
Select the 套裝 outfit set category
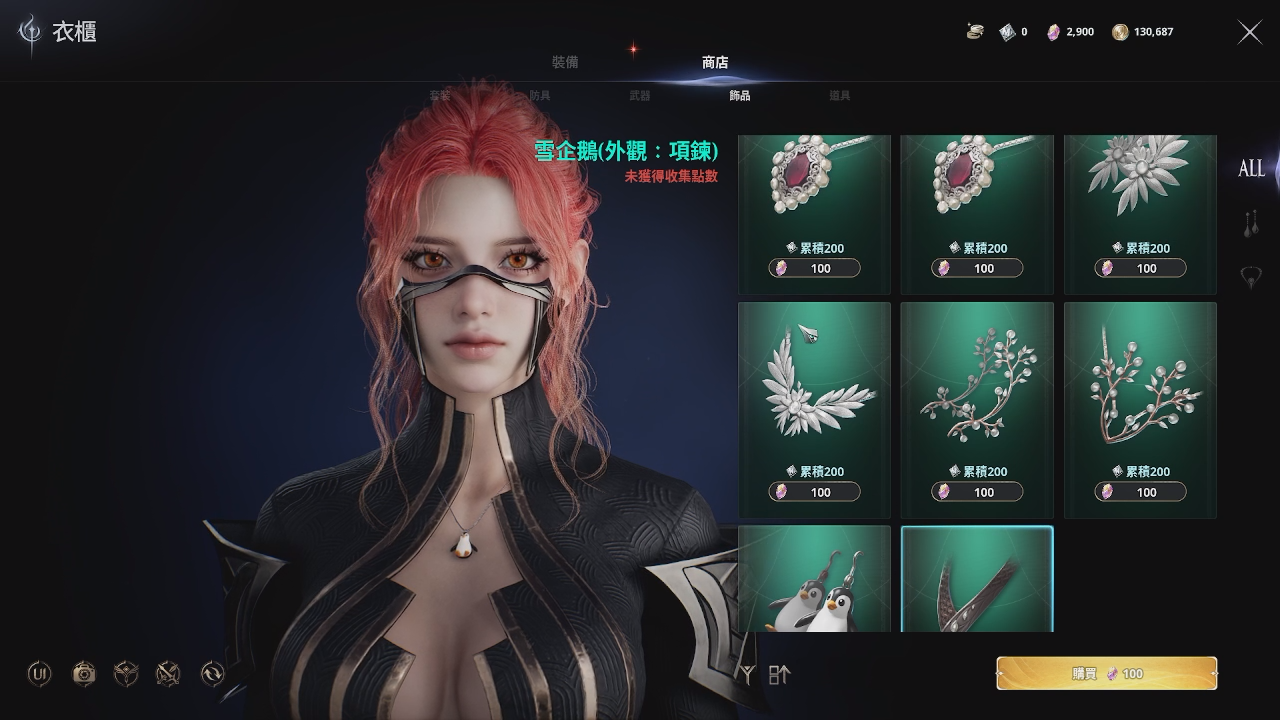point(440,96)
